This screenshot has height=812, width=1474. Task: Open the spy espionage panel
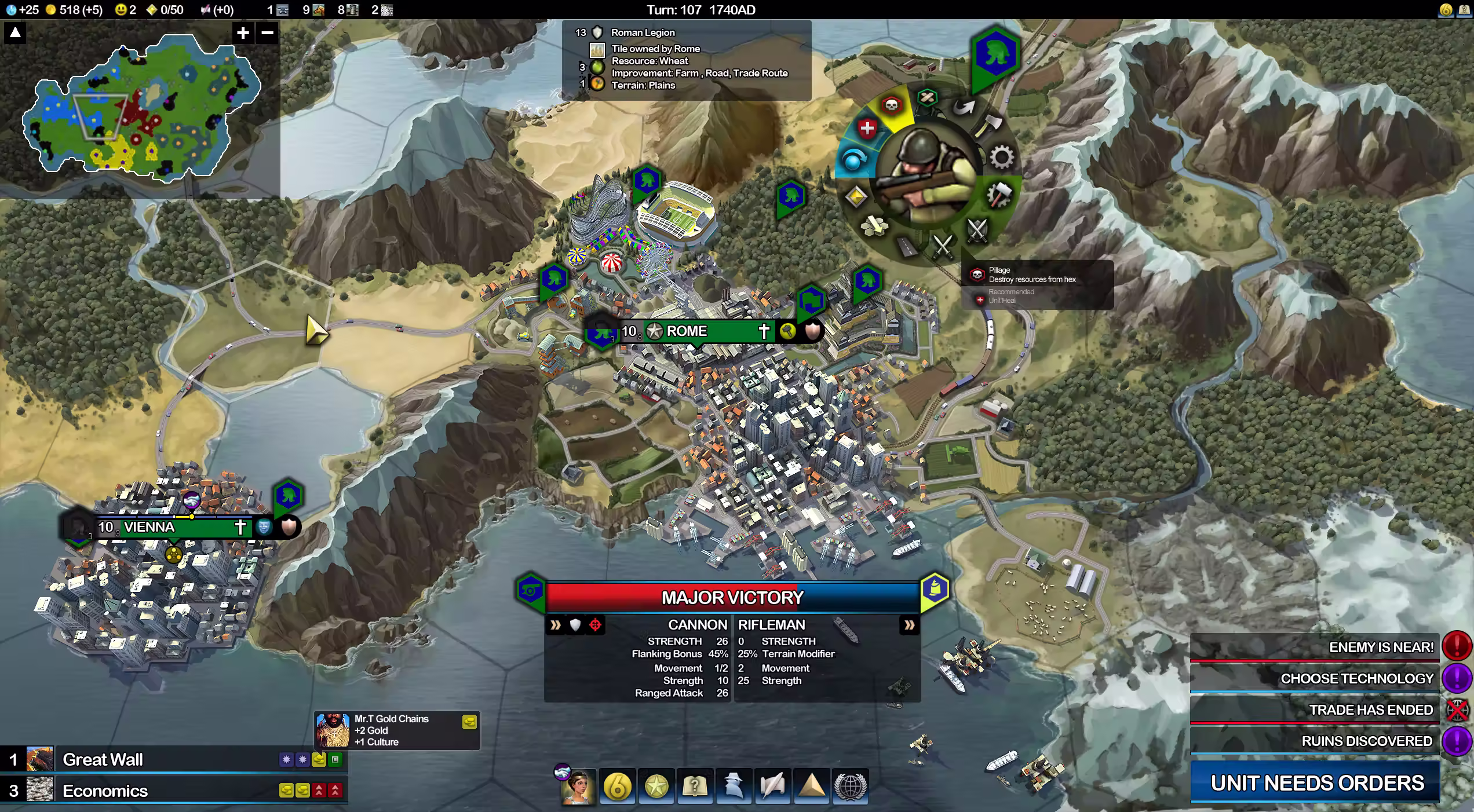click(x=734, y=787)
